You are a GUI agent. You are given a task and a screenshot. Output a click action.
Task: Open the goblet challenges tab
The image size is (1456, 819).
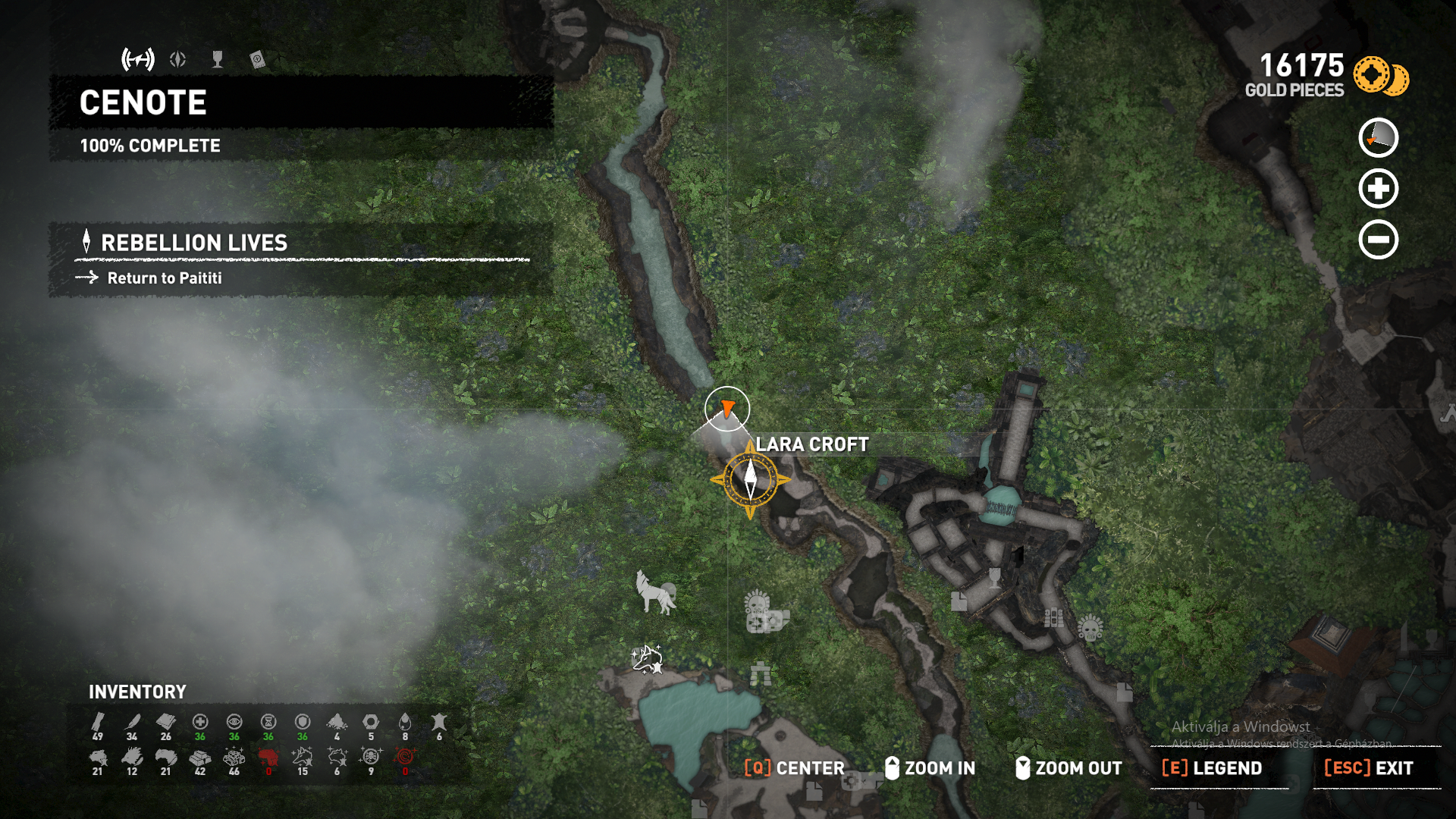click(218, 59)
